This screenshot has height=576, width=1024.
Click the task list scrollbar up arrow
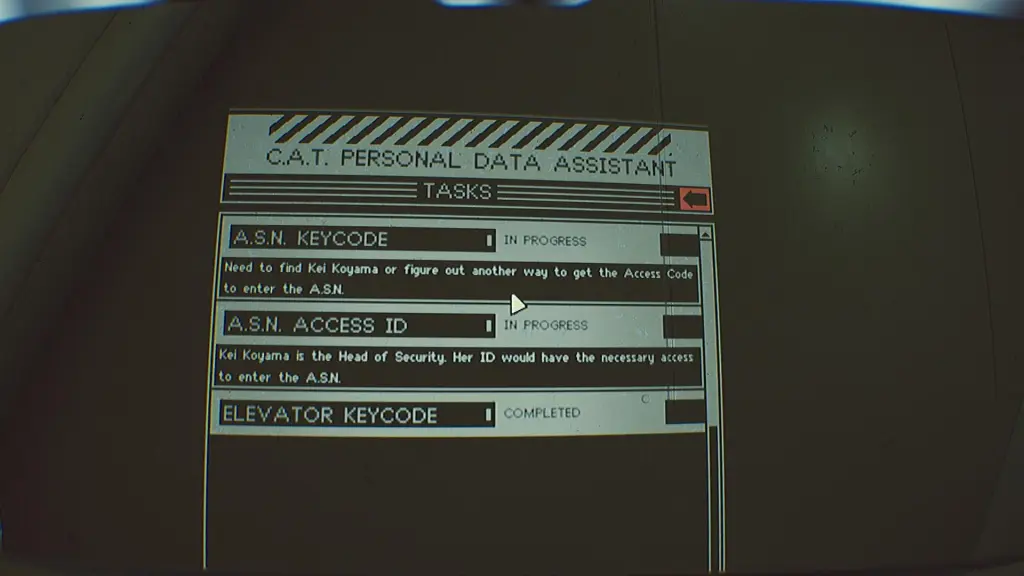tap(706, 234)
